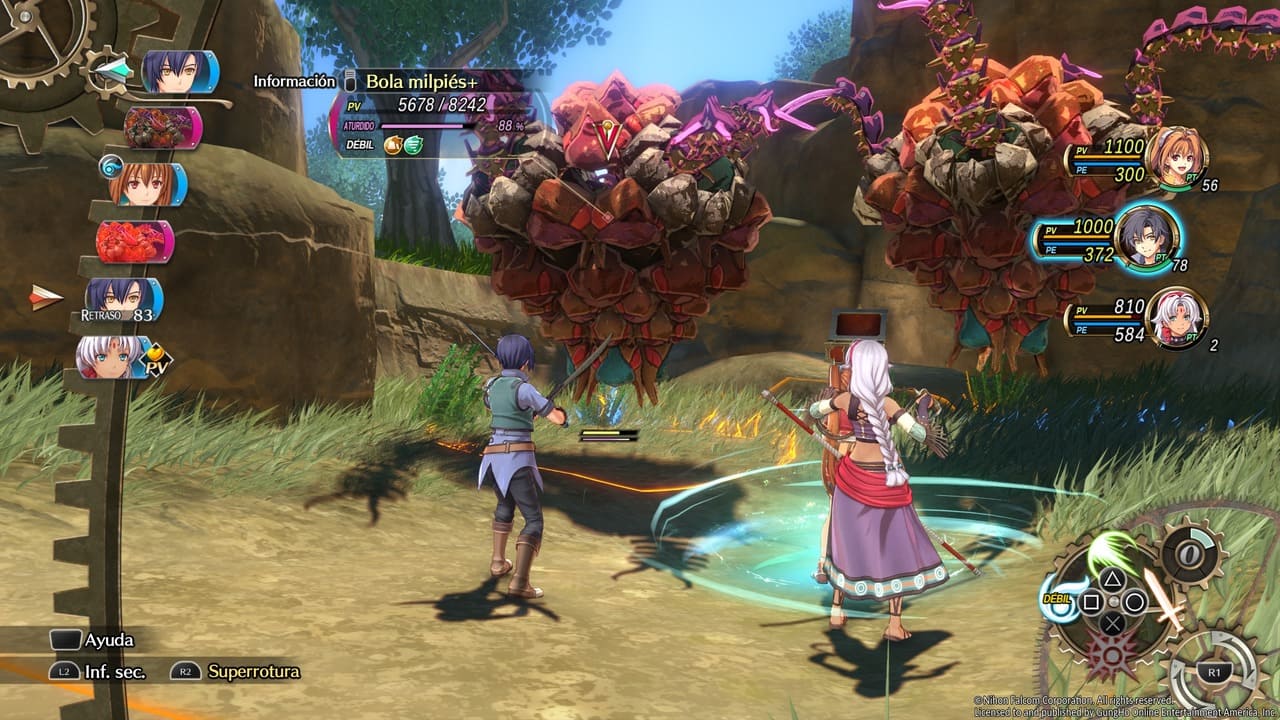Viewport: 1280px width, 720px height.
Task: Click the rotating arrows switch gear
Action: (1214, 673)
